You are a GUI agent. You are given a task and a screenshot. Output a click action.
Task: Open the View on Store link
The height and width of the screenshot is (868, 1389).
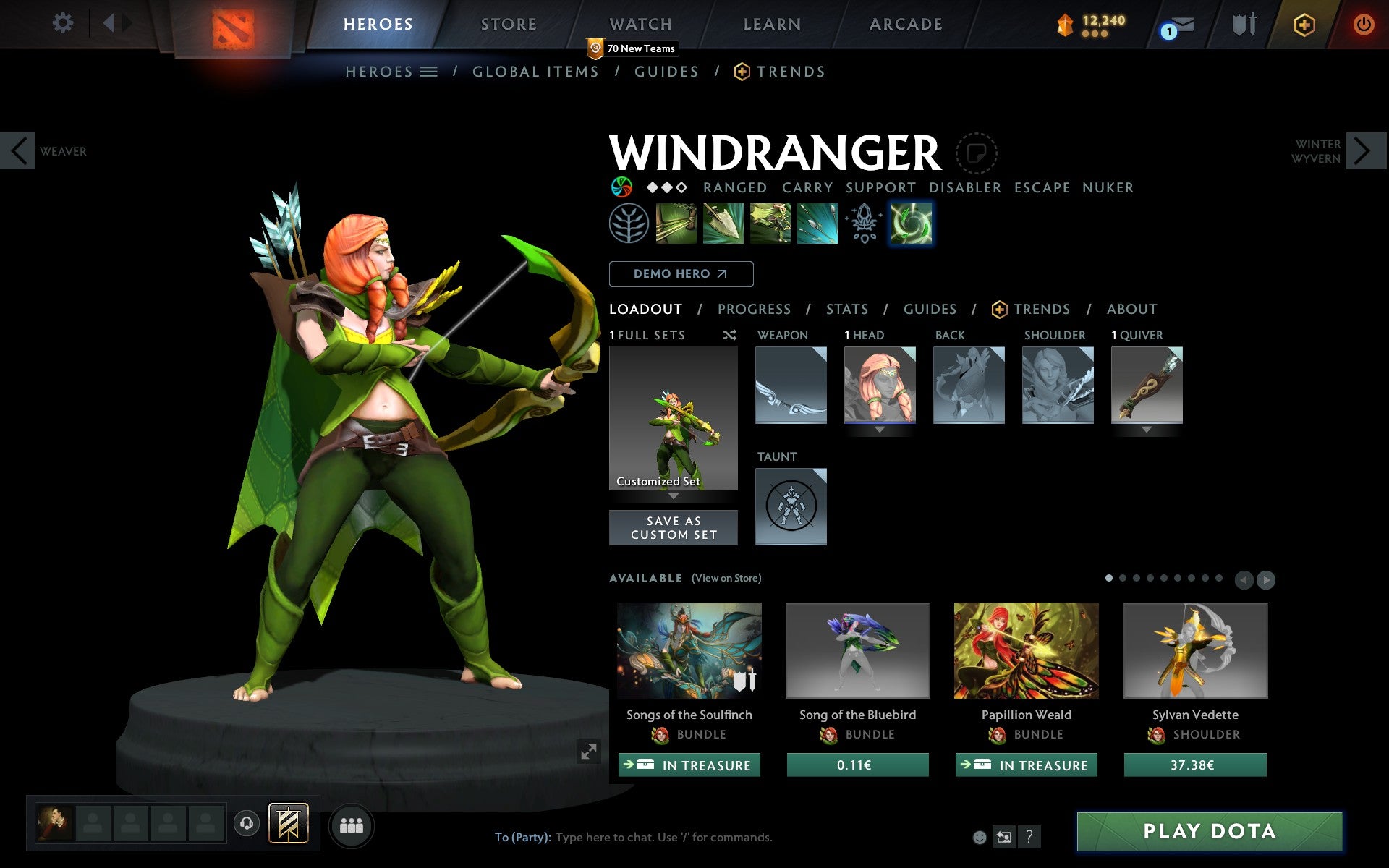(x=726, y=578)
